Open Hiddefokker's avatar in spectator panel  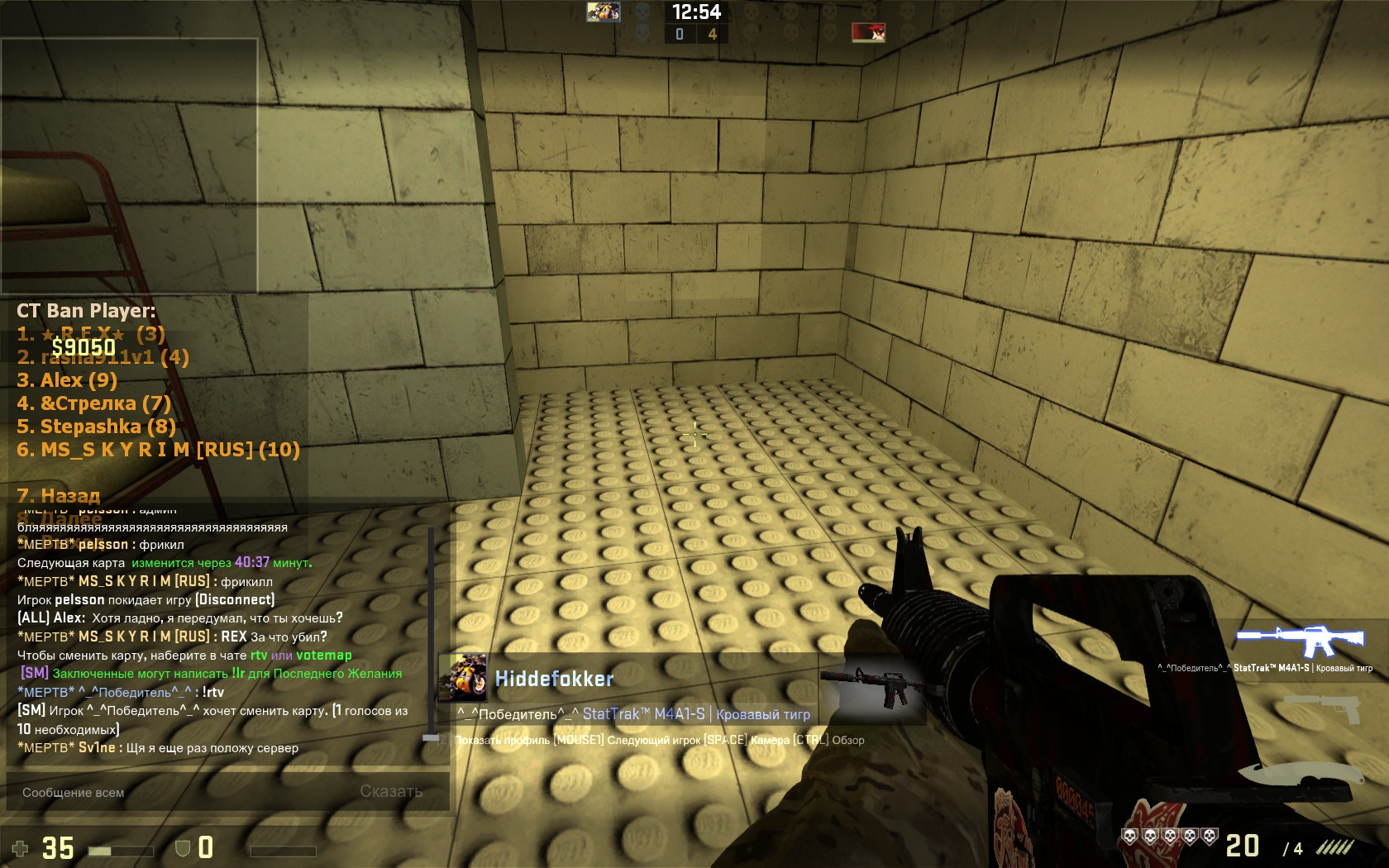463,678
